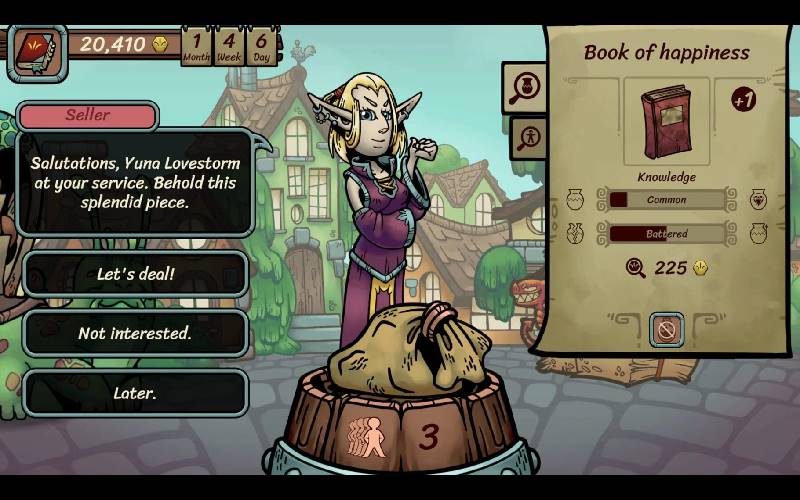Click the Book of happiness item image

pos(666,121)
